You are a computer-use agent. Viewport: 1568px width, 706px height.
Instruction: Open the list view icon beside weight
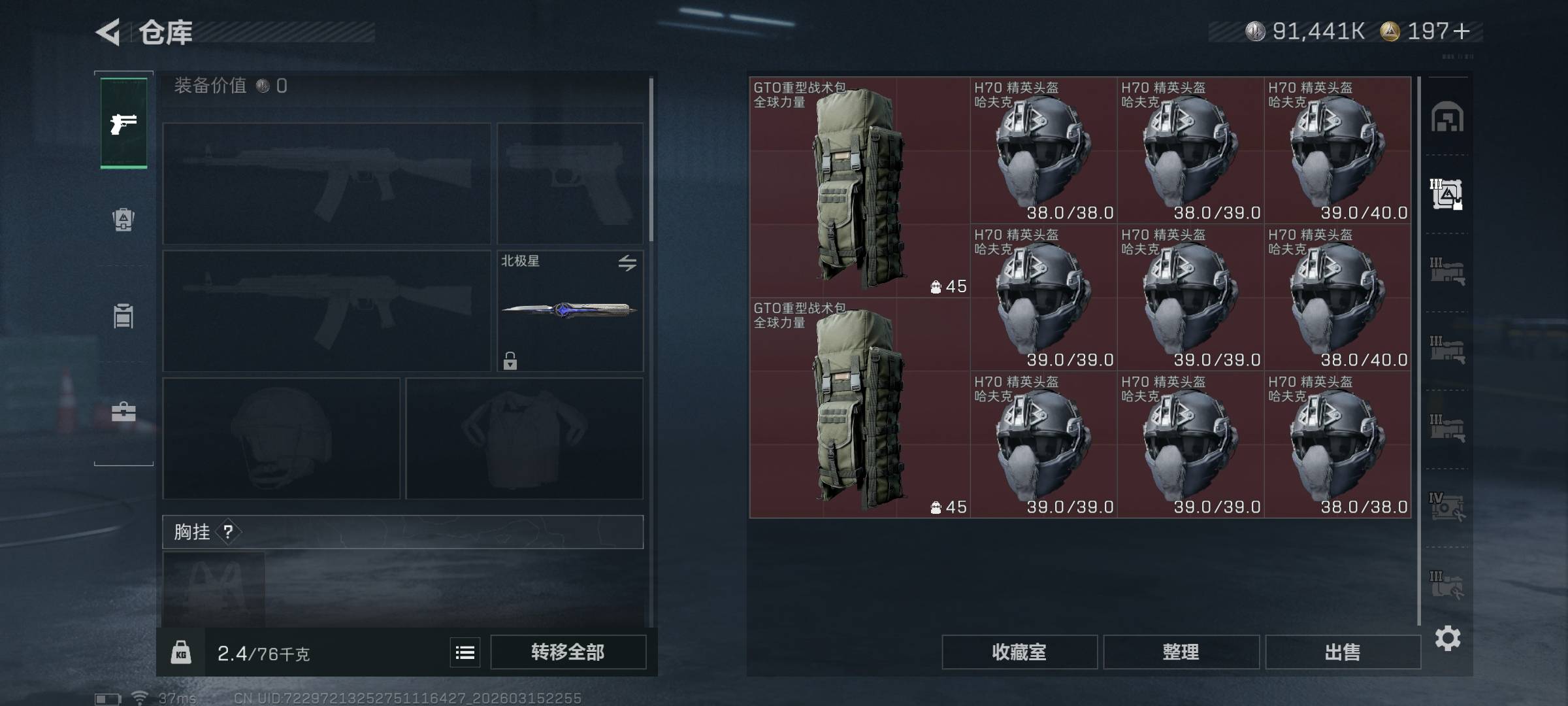(x=465, y=652)
